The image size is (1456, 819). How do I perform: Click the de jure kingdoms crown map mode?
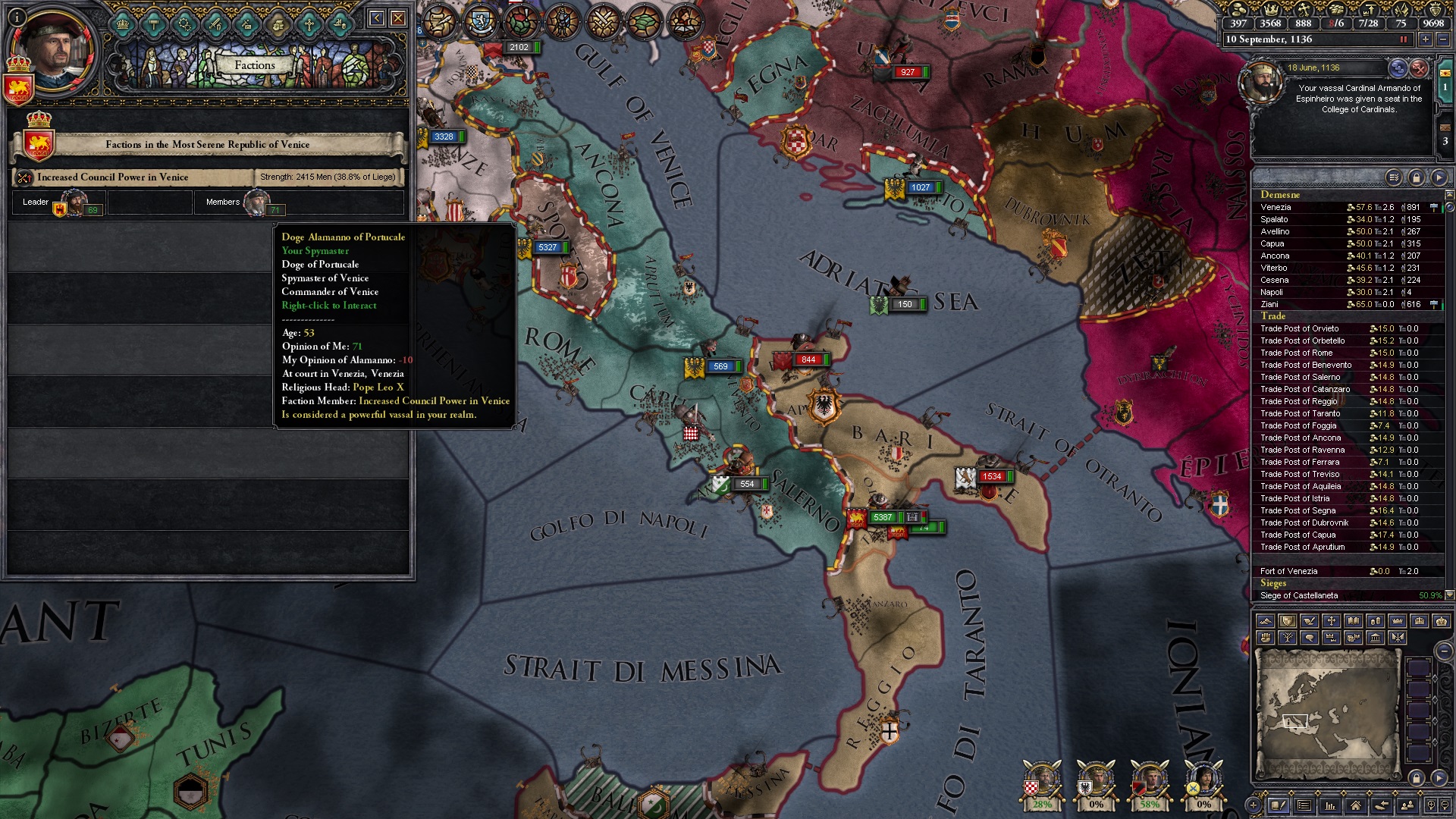[x=1420, y=620]
